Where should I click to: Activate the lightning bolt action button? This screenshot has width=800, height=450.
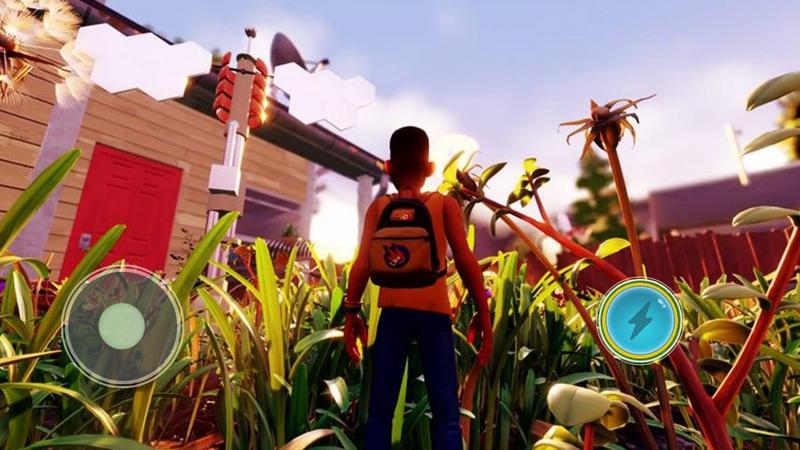click(x=640, y=320)
